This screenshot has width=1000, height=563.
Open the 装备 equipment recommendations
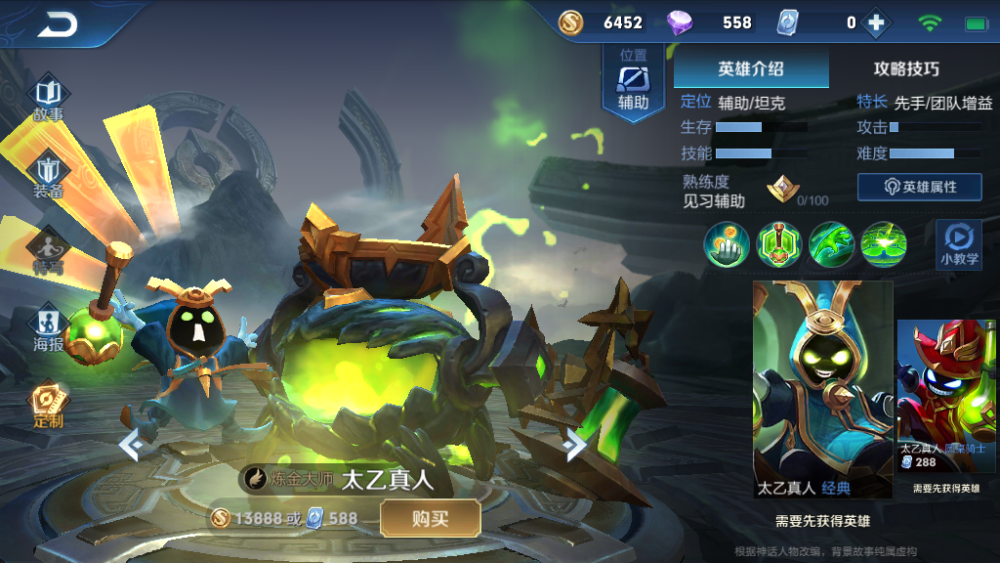pyautogui.click(x=48, y=177)
